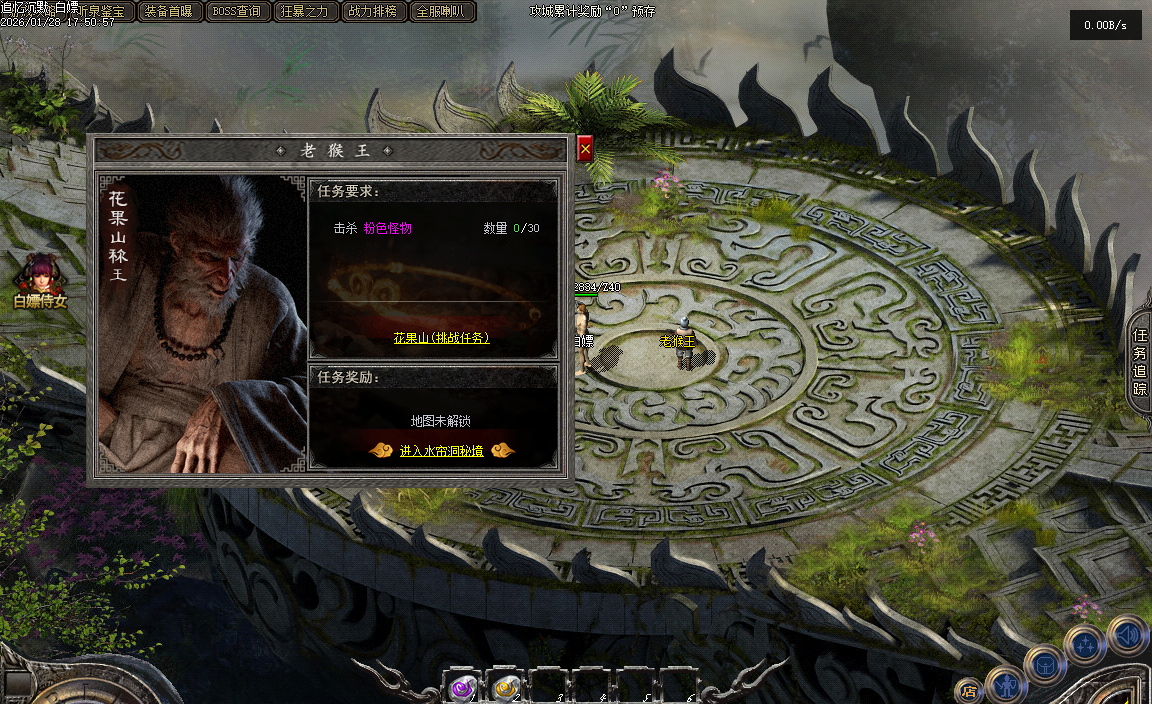View the 战力排榜 rankings
Screen dimensions: 1152x704
coord(373,12)
